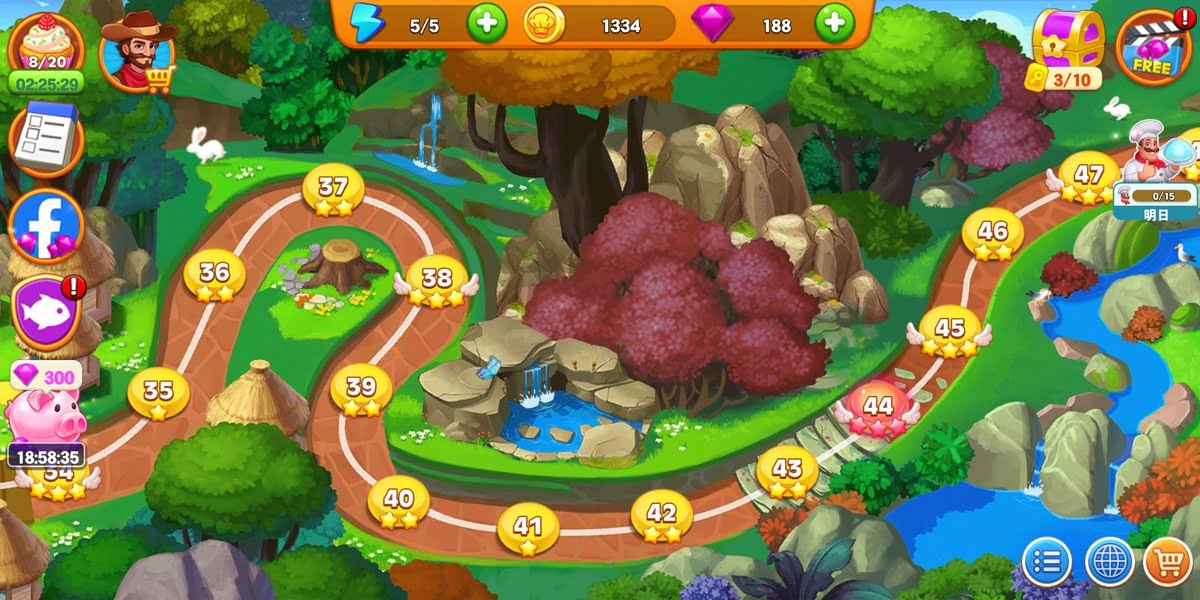
Task: Choose level 35 node
Action: point(158,392)
